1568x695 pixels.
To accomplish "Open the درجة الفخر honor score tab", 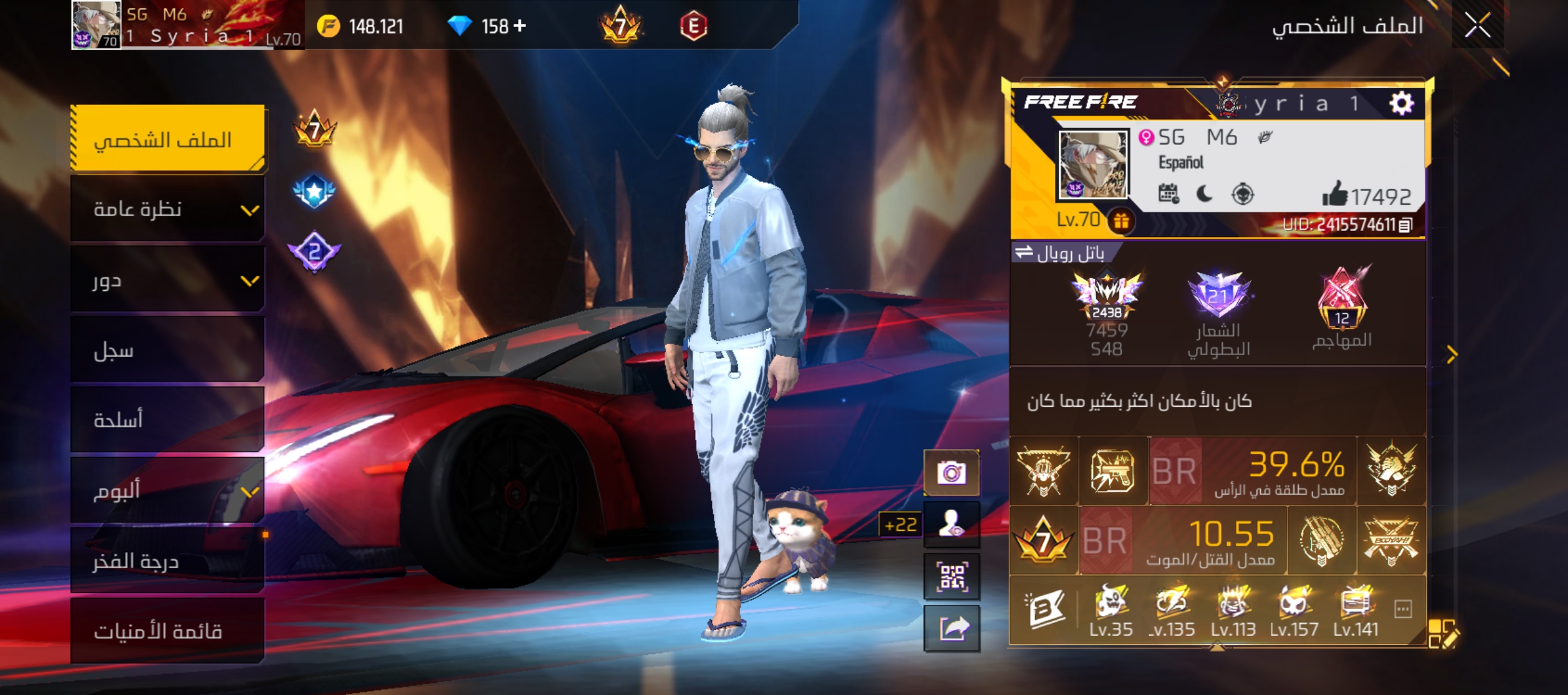I will [167, 561].
